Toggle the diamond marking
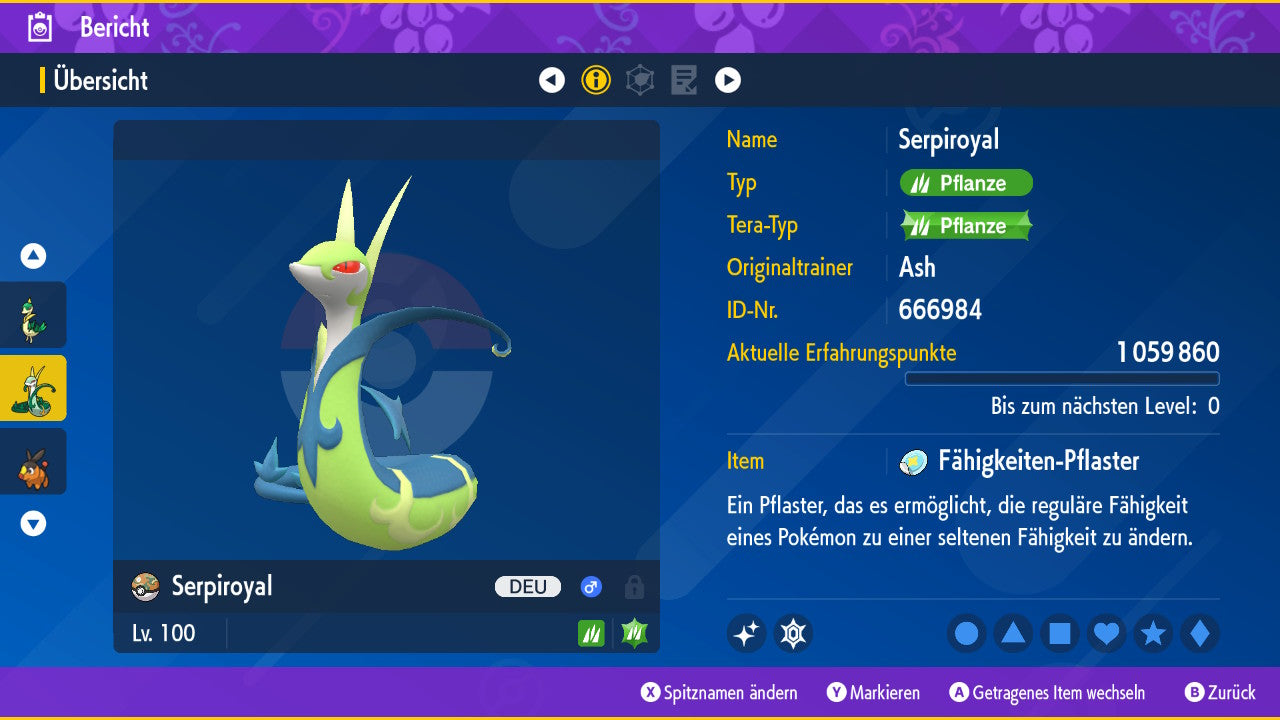The height and width of the screenshot is (720, 1280). [1200, 634]
